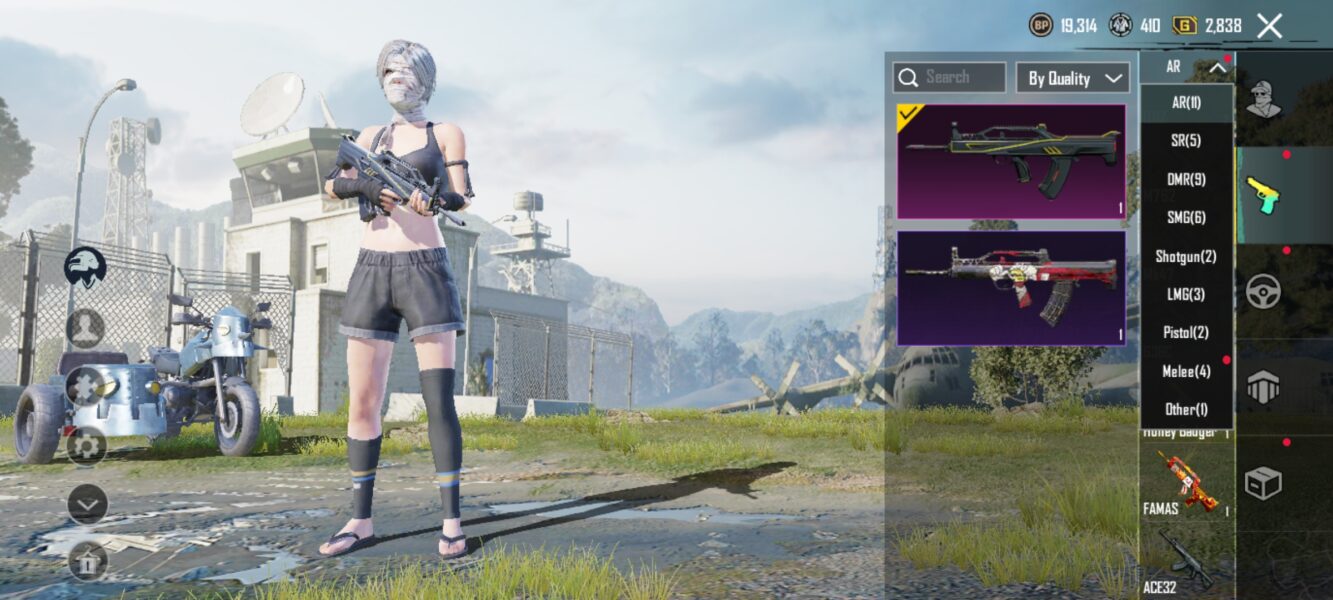The height and width of the screenshot is (600, 1333).
Task: Open the By Quality sort dropdown
Action: click(1073, 78)
